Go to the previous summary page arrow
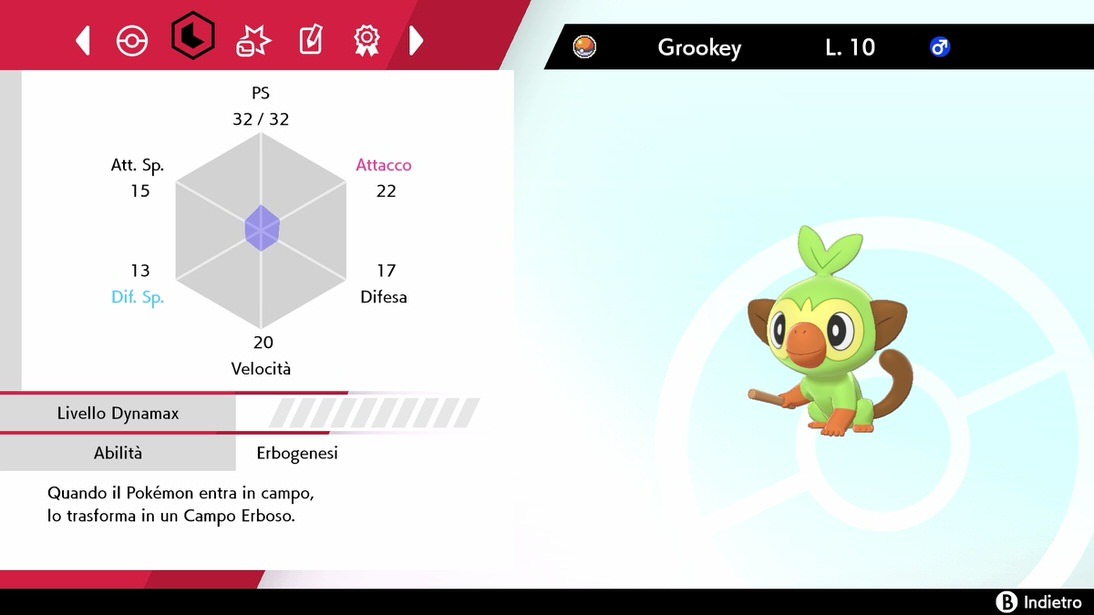Viewport: 1094px width, 615px height. click(83, 40)
